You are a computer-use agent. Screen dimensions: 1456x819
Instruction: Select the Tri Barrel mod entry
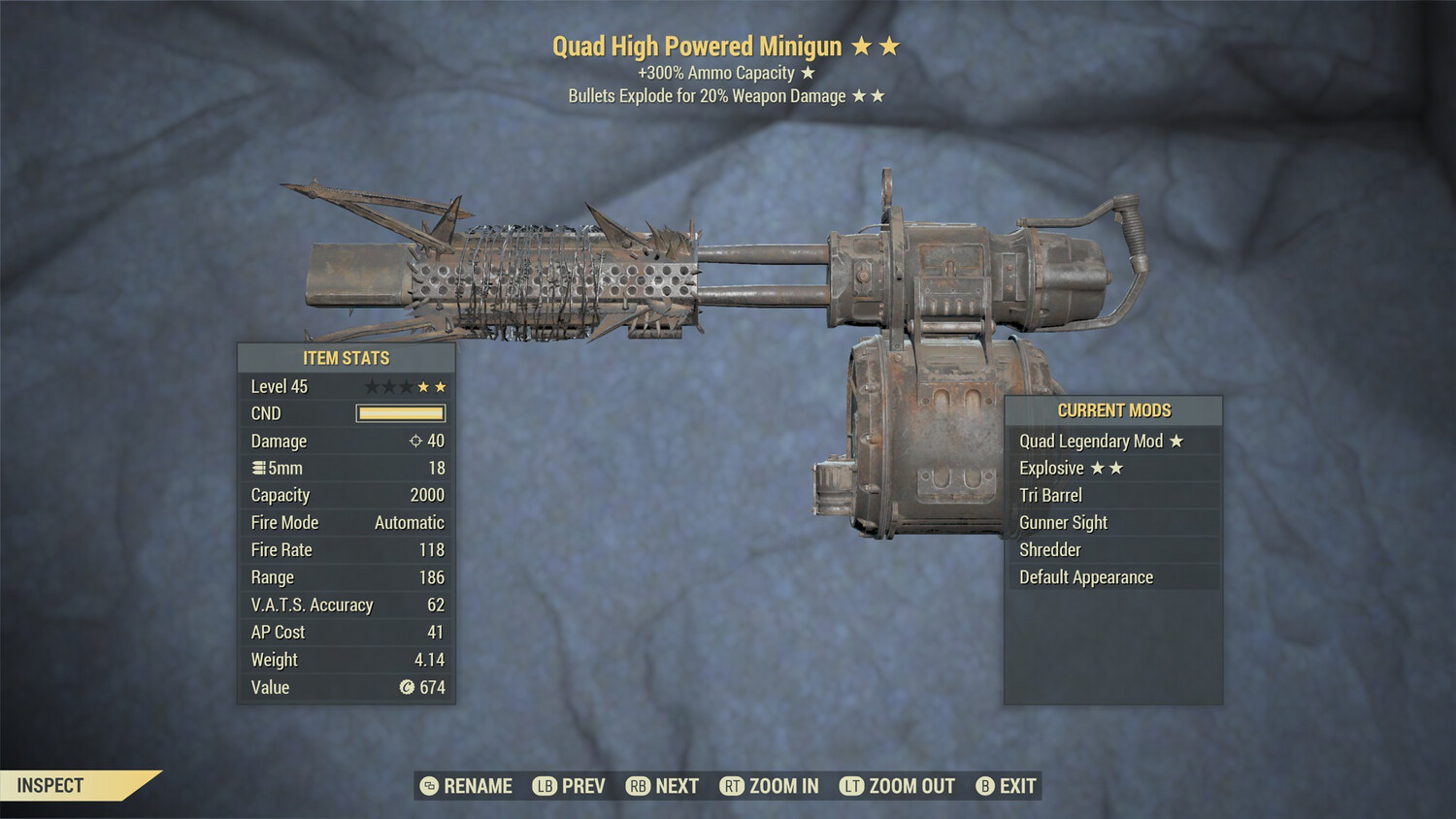[x=1051, y=495]
